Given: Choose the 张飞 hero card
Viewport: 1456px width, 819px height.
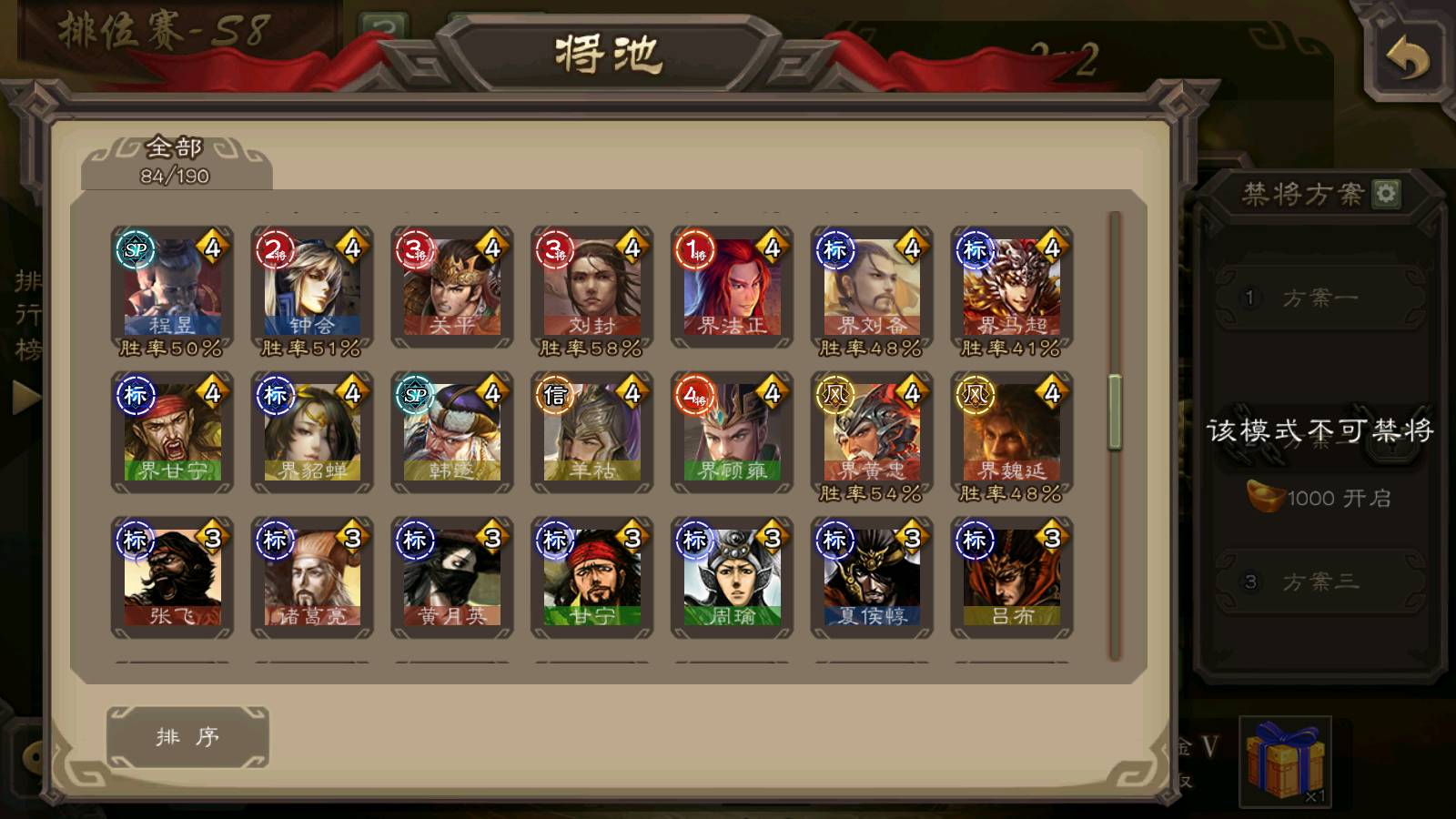Looking at the screenshot, I should point(172,578).
